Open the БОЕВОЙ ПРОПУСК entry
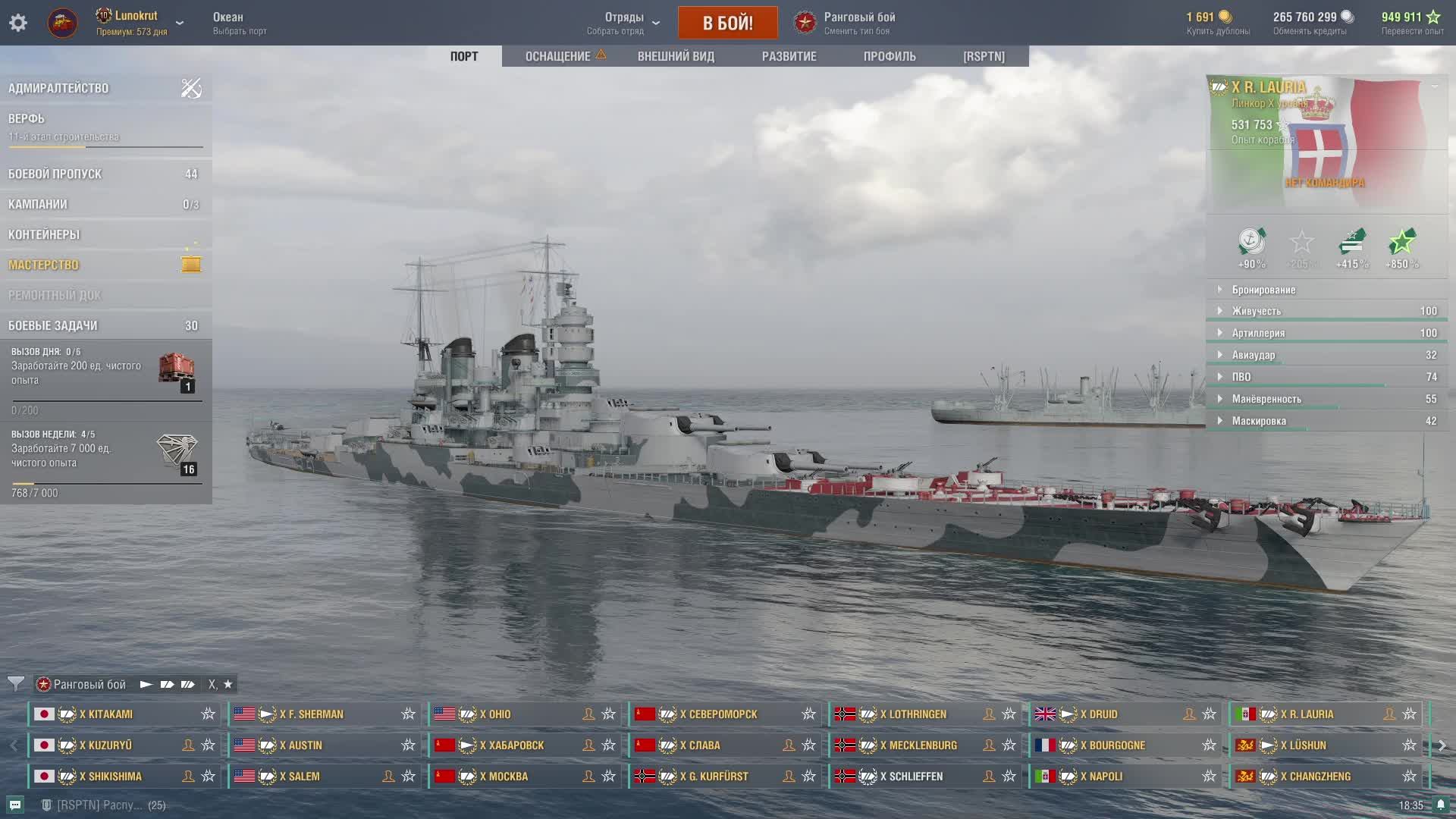The height and width of the screenshot is (819, 1456). tap(55, 174)
